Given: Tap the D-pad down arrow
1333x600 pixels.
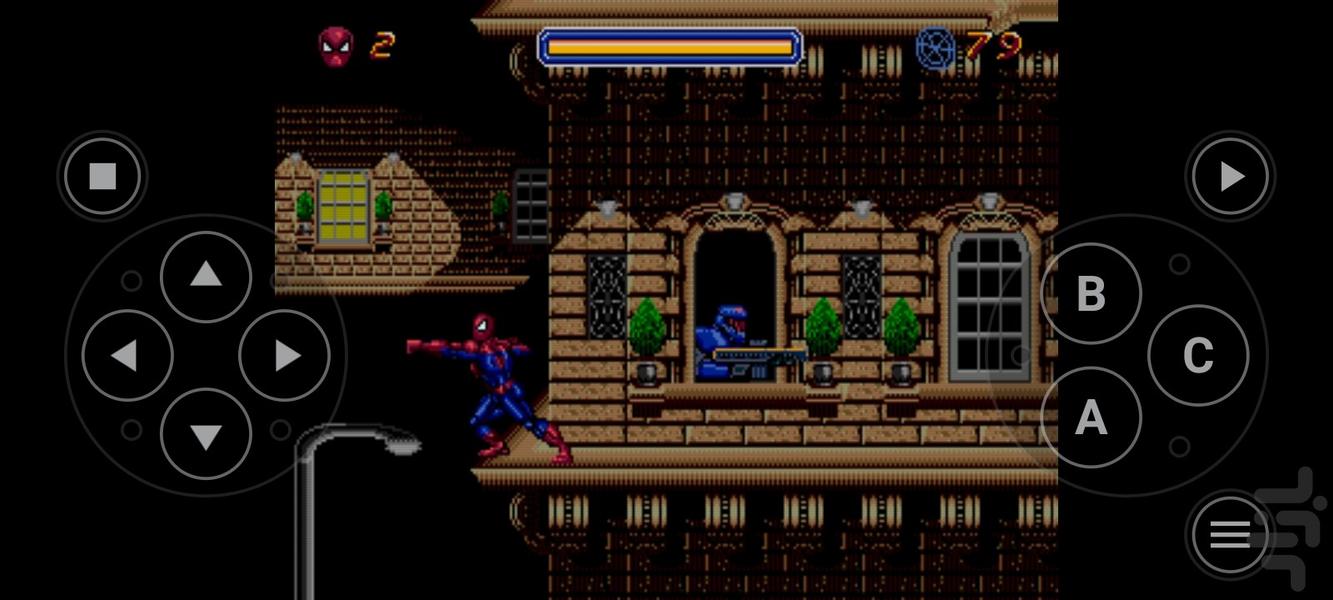Looking at the screenshot, I should coord(206,434).
